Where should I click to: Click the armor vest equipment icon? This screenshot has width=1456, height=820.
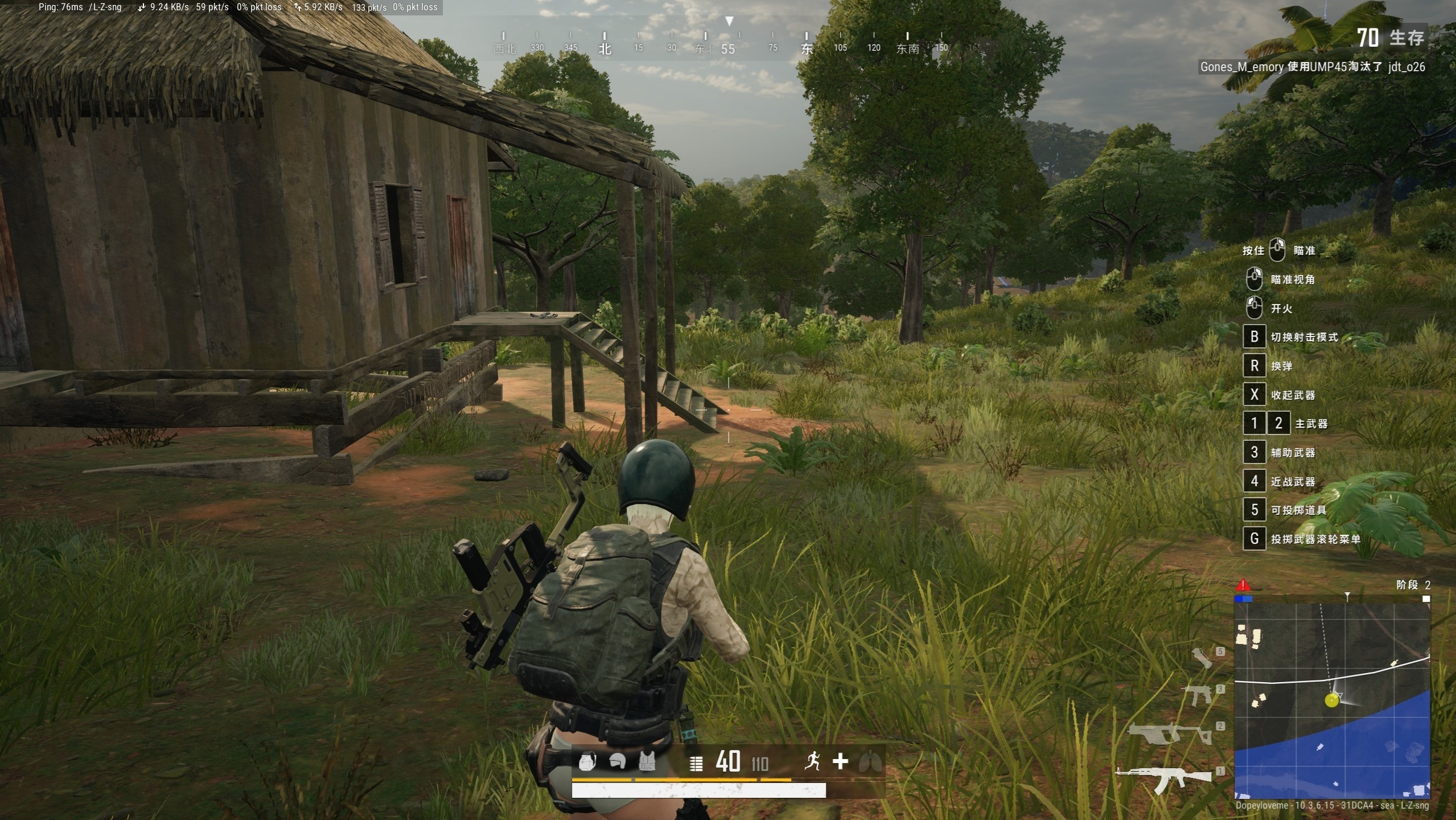tap(647, 761)
